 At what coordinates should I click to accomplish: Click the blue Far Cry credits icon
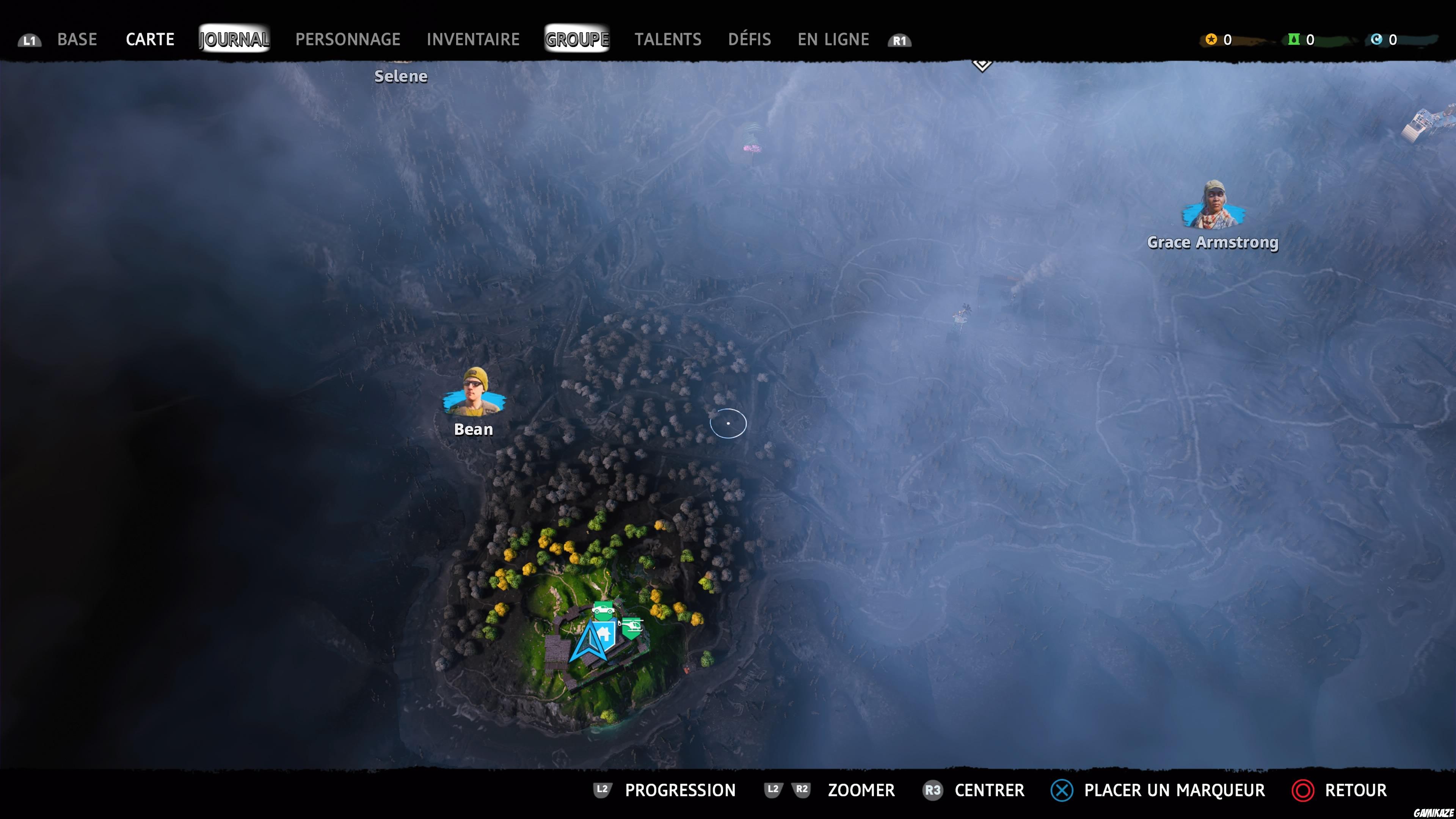1378,39
